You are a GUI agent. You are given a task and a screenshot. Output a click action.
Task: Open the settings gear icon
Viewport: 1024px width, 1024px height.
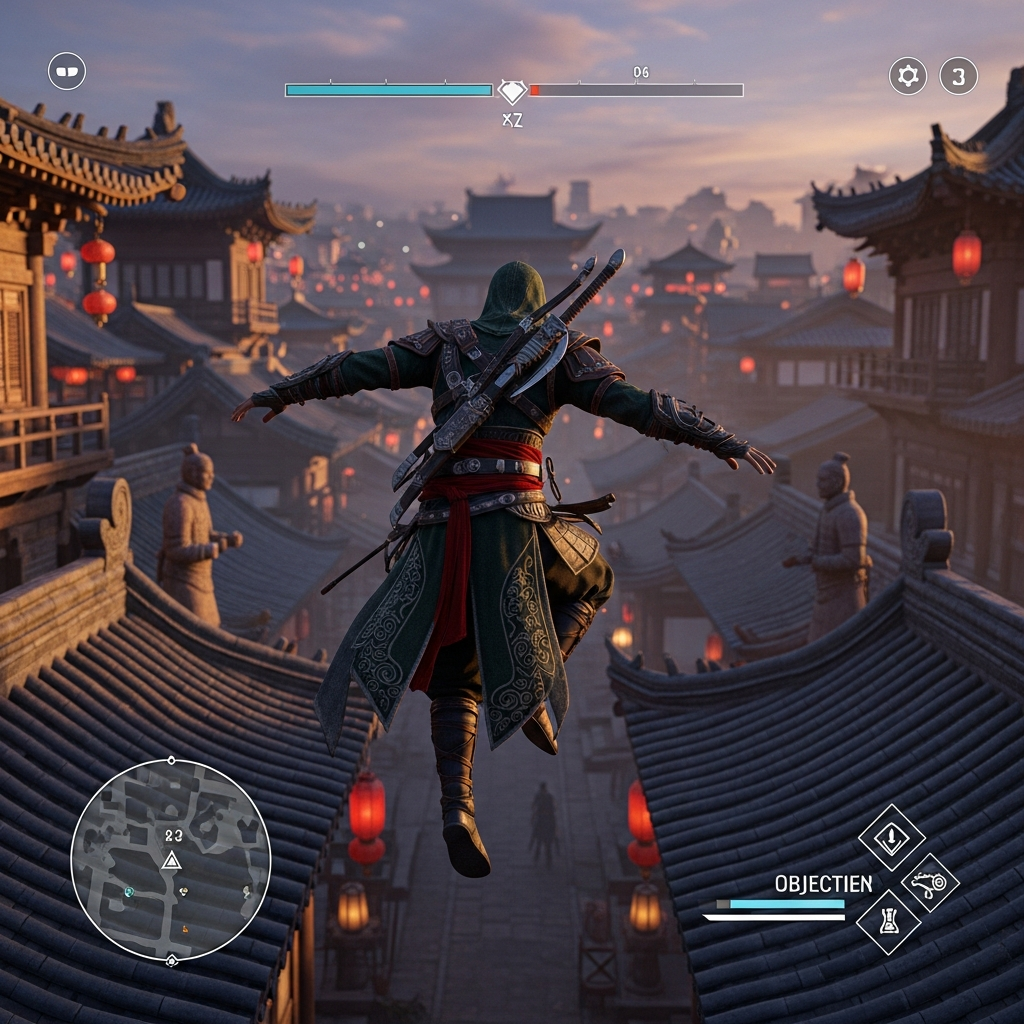(908, 76)
